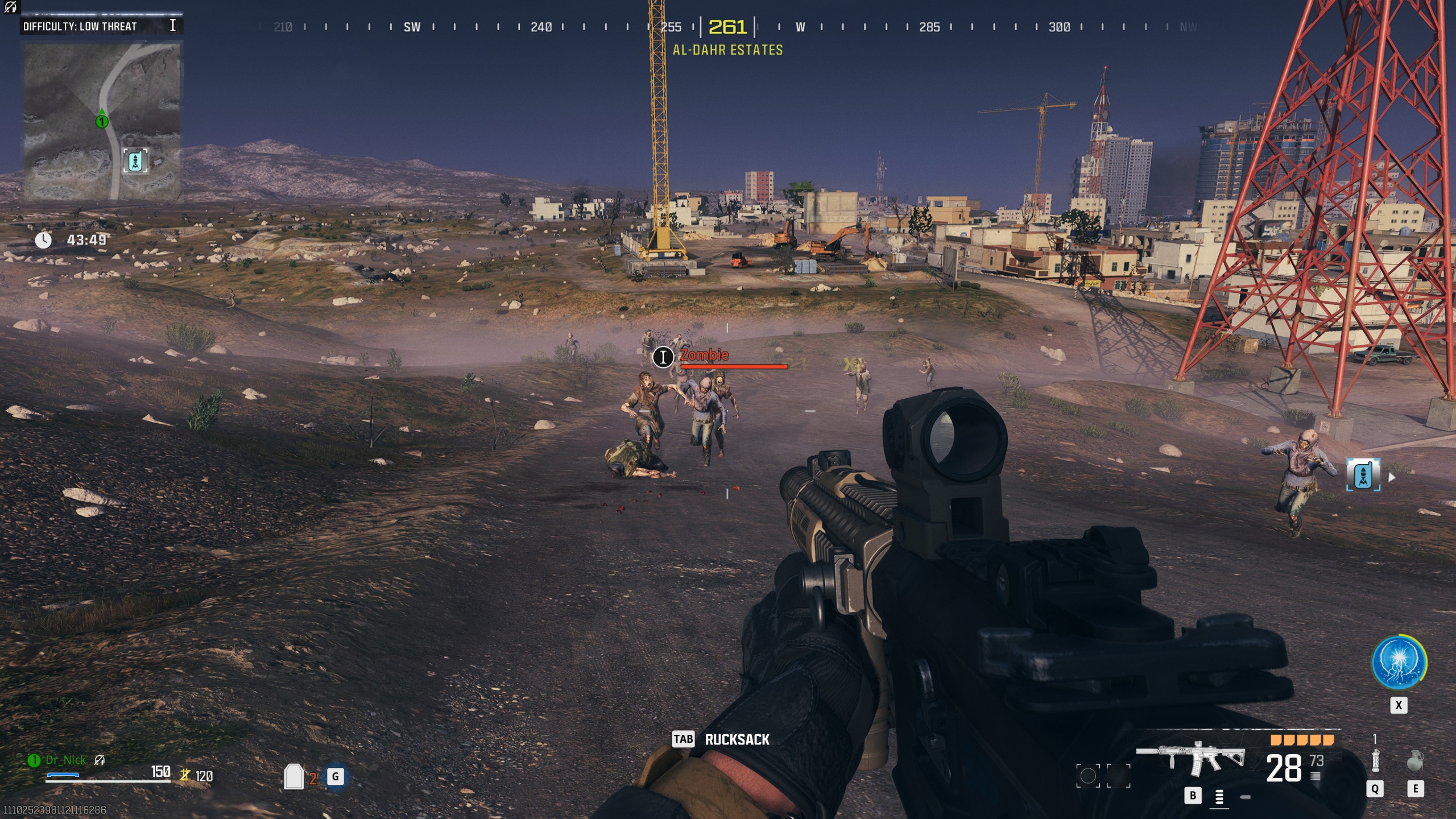Choose the tactical stun grenade icon

[x=1375, y=760]
